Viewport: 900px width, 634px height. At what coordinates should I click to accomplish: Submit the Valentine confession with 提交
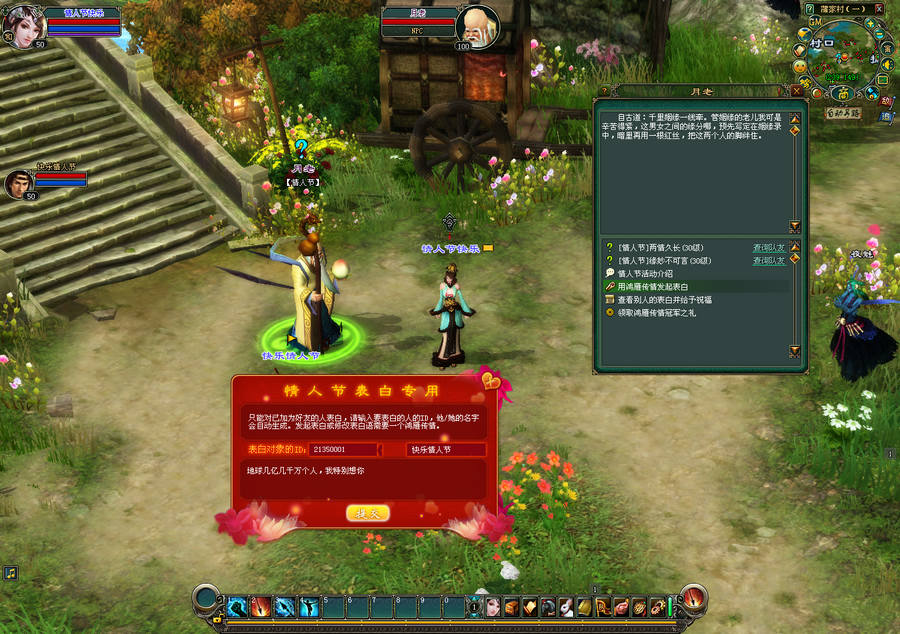tap(367, 513)
